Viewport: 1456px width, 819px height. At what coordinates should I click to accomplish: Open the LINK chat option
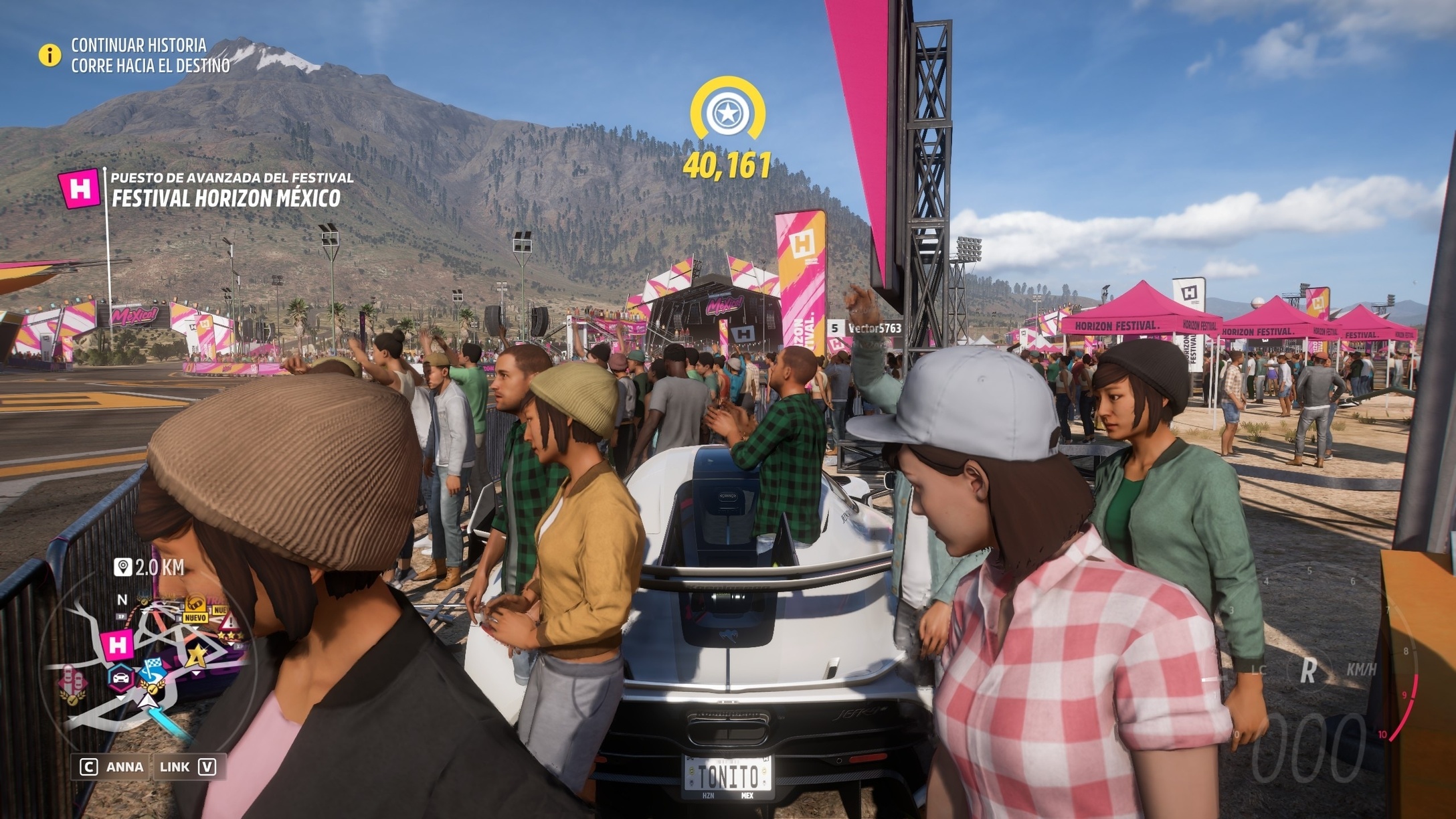pyautogui.click(x=189, y=767)
